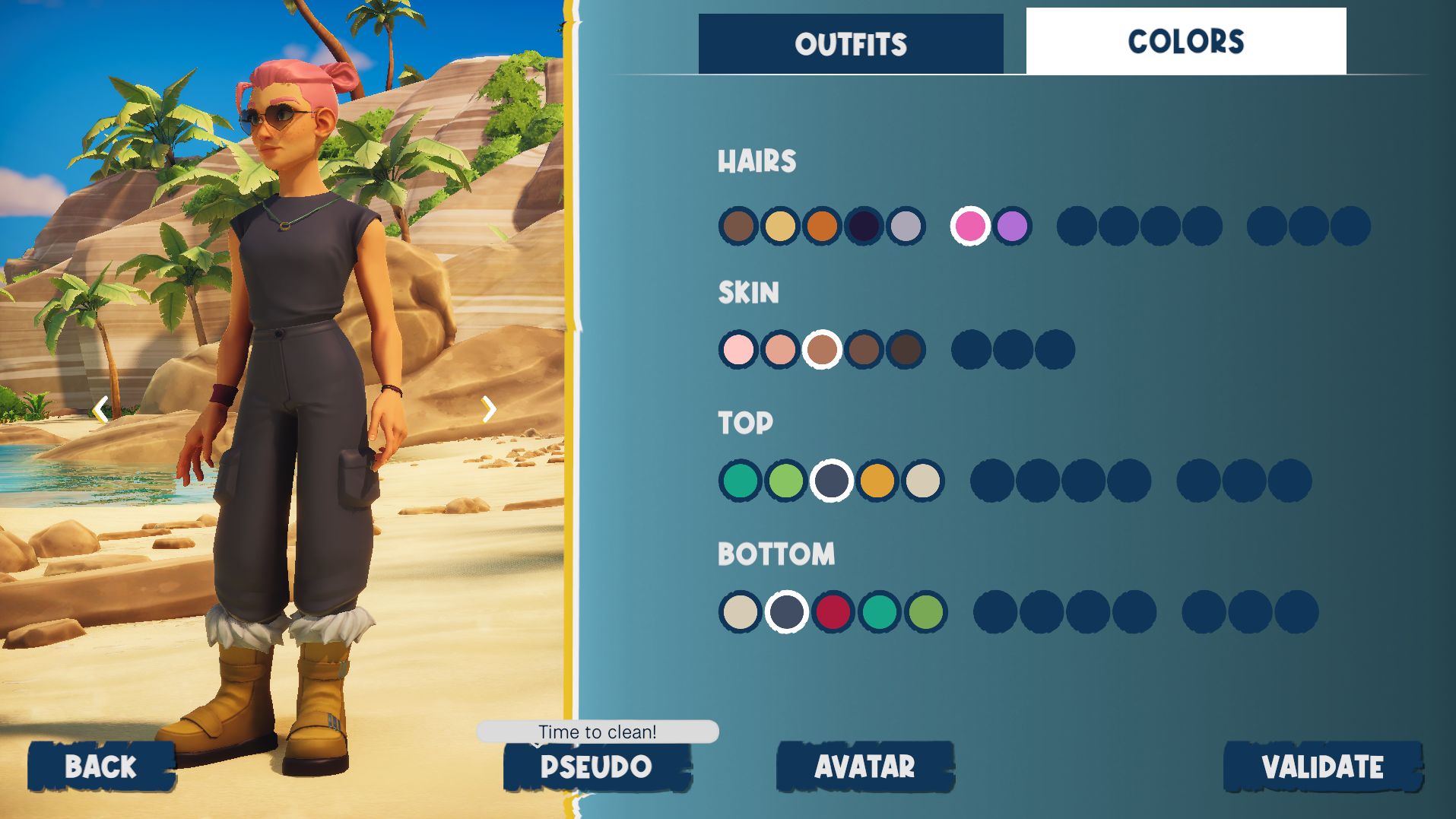Choose the darkest skin tone swatch
Screen dimensions: 1456x819
tap(906, 350)
